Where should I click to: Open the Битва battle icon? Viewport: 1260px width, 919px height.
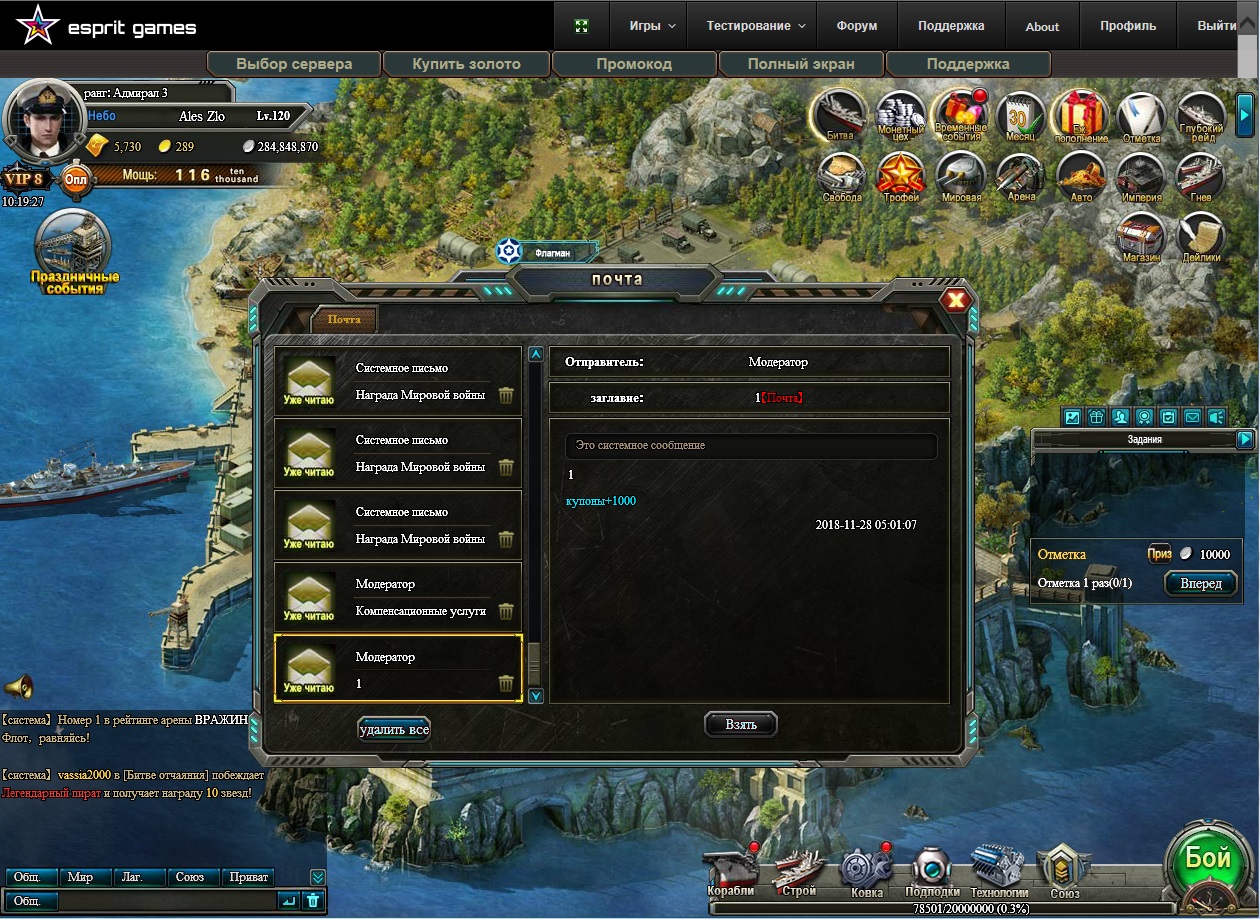click(x=840, y=116)
